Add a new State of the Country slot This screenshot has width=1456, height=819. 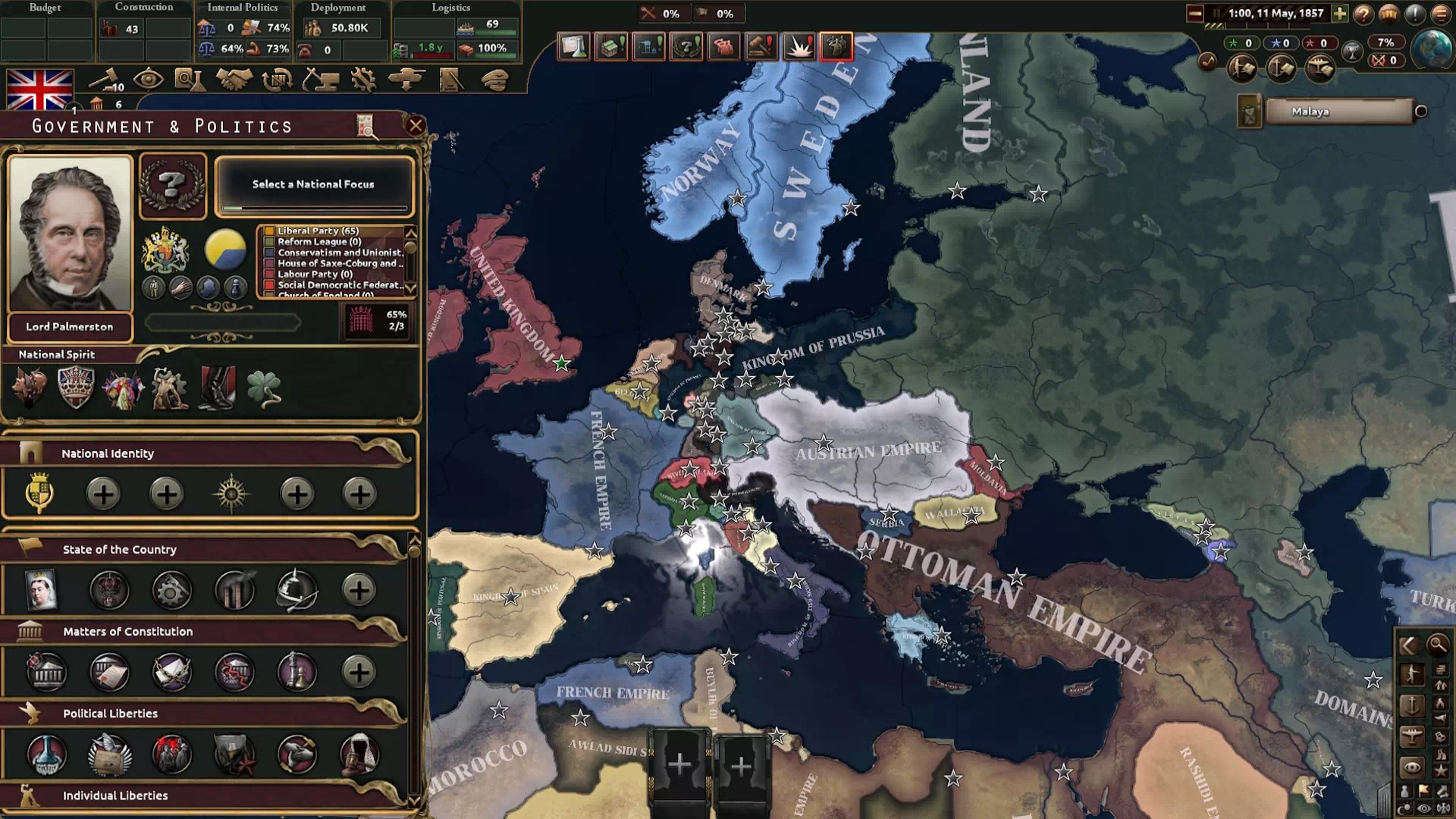click(359, 590)
